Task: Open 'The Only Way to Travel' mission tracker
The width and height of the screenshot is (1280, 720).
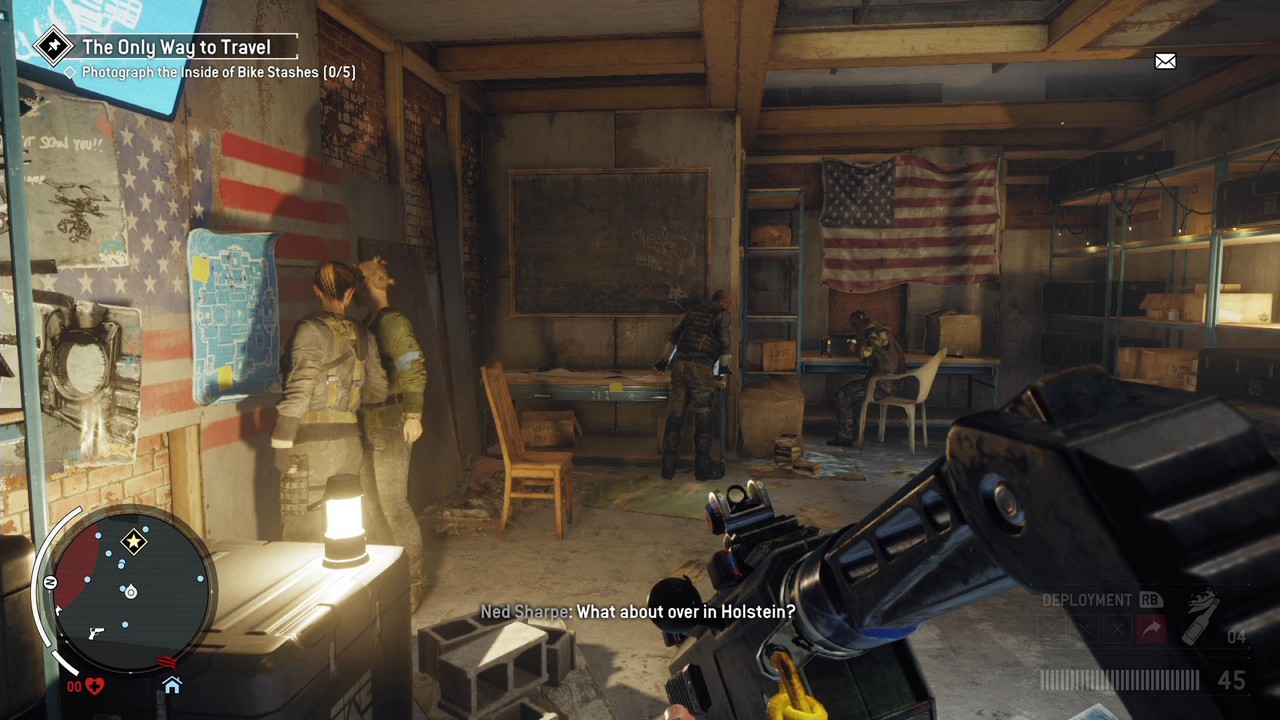Action: click(x=175, y=47)
